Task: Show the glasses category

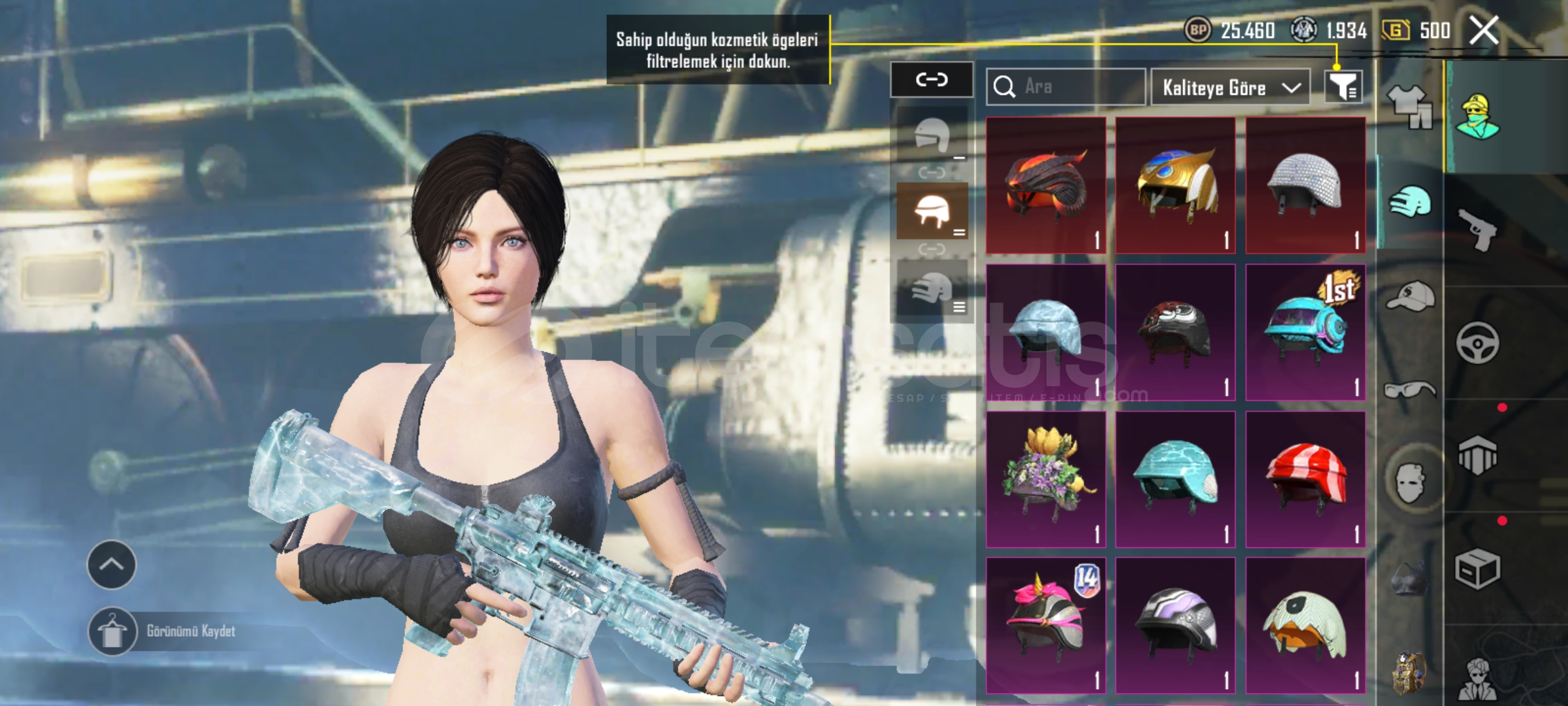Action: tap(1410, 390)
